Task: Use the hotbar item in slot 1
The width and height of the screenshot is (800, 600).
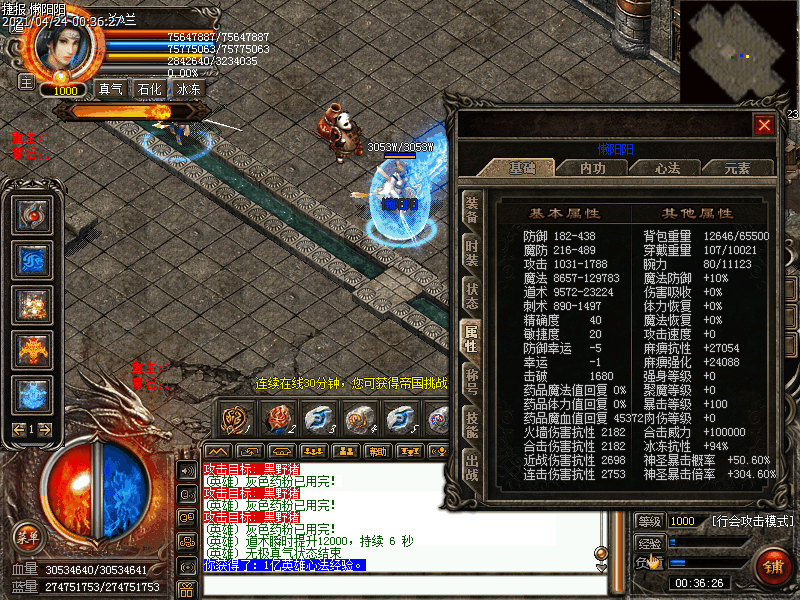Action: coord(236,416)
